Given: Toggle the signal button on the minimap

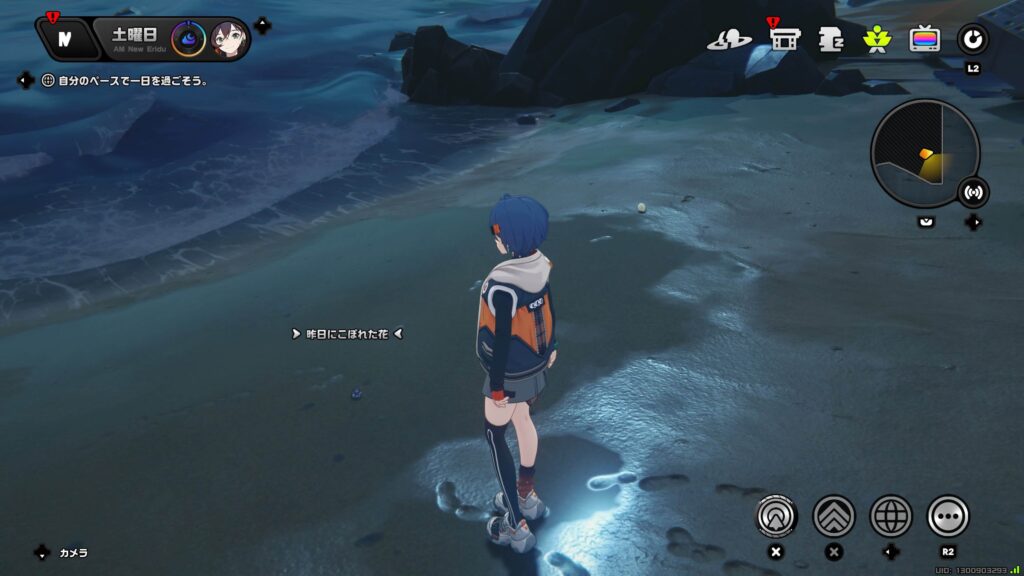Looking at the screenshot, I should point(973,192).
